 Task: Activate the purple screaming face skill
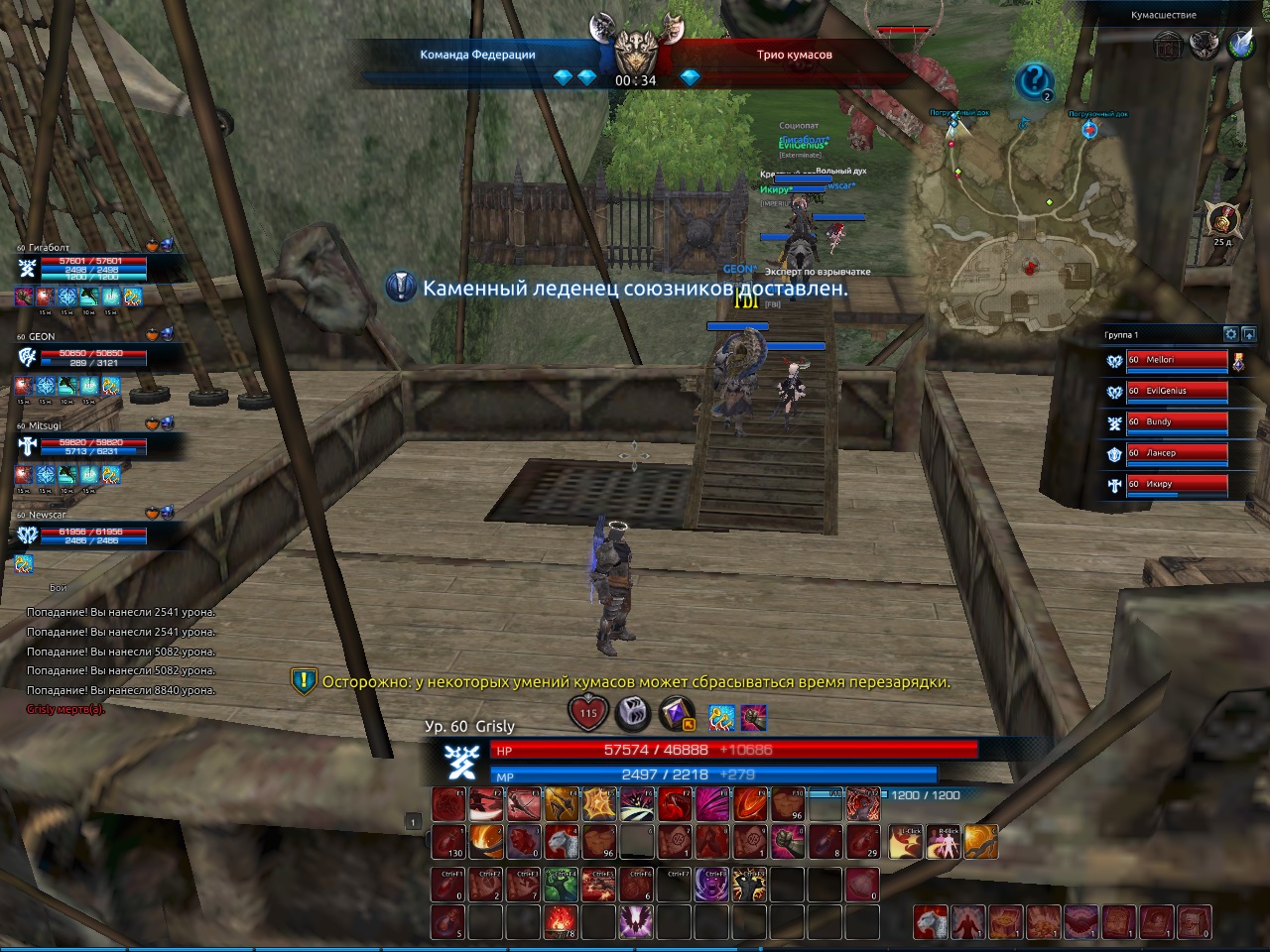click(x=711, y=885)
